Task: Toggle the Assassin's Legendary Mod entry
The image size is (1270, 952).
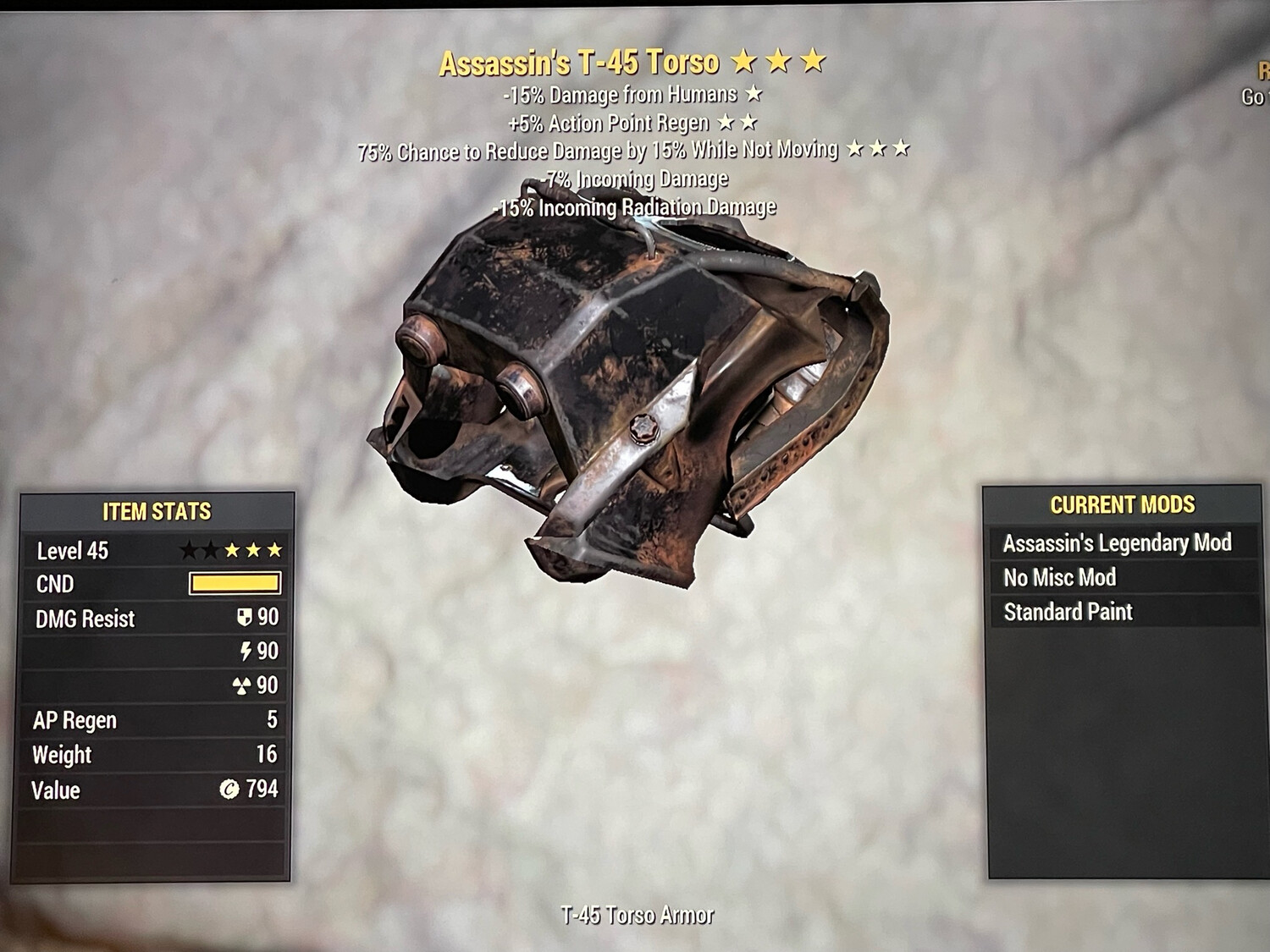Action: [x=1118, y=542]
